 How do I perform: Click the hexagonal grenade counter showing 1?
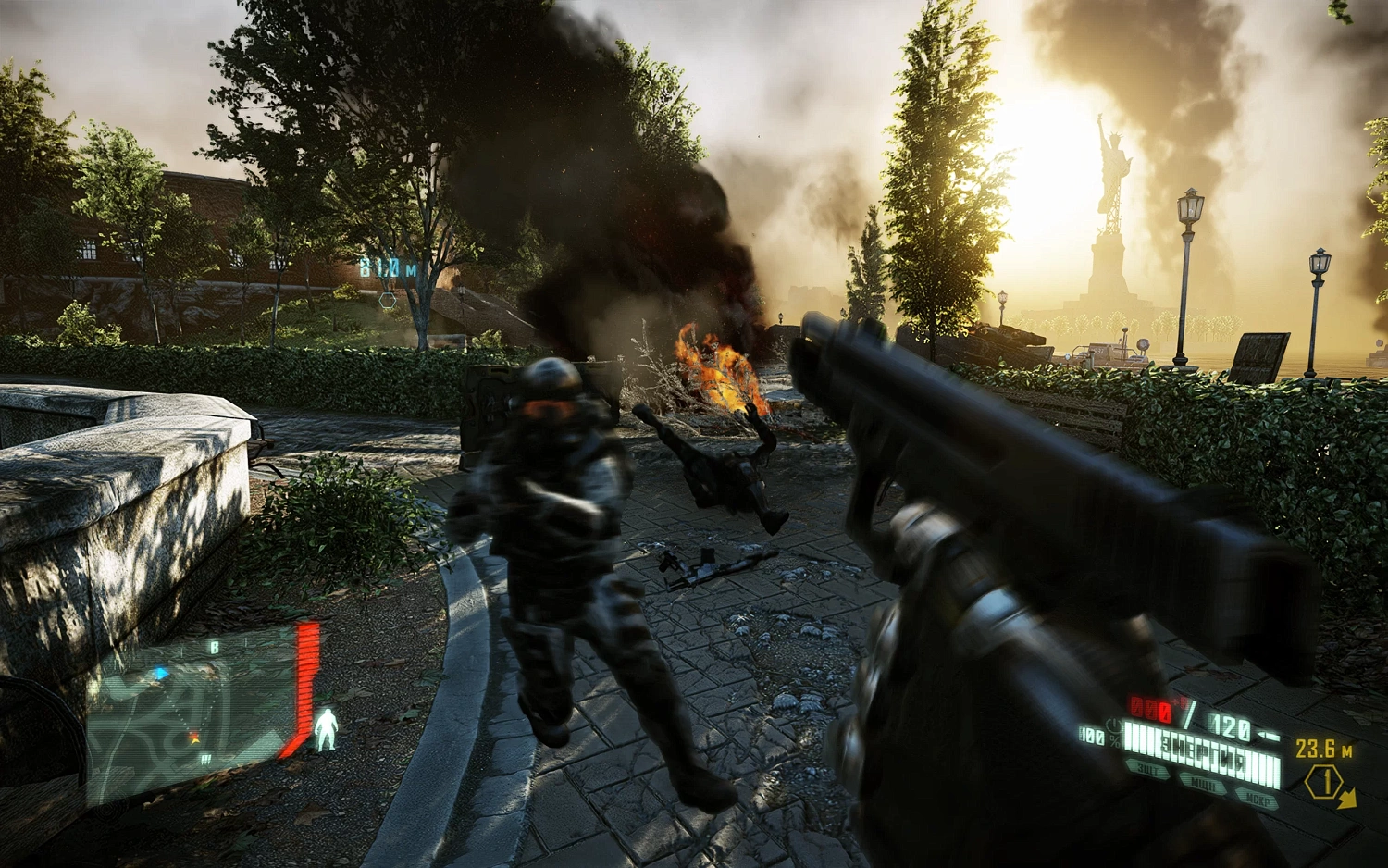coord(1322,778)
